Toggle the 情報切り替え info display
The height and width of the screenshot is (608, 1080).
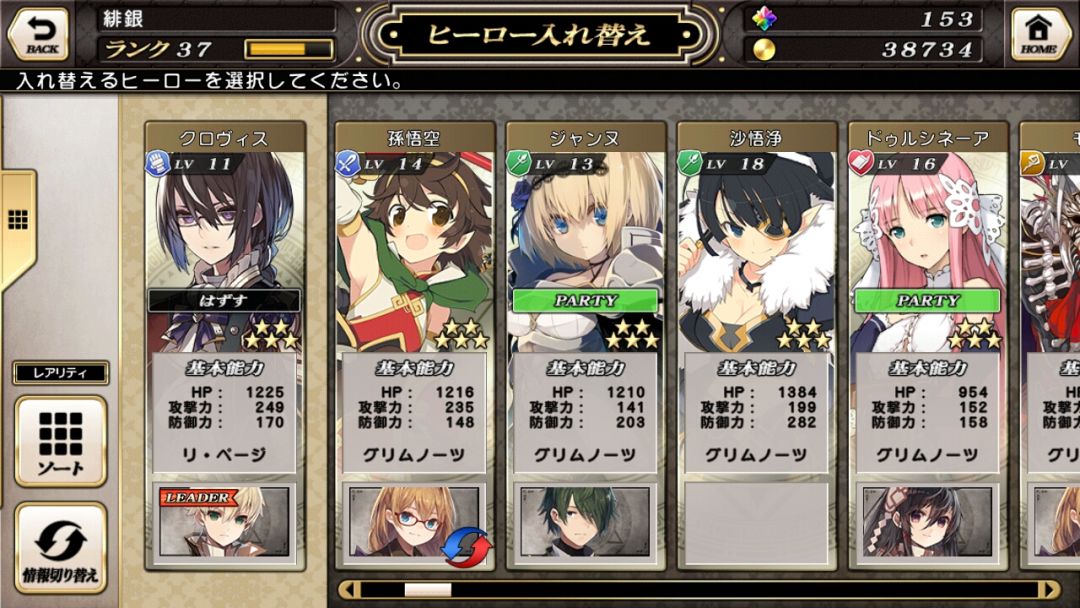61,548
